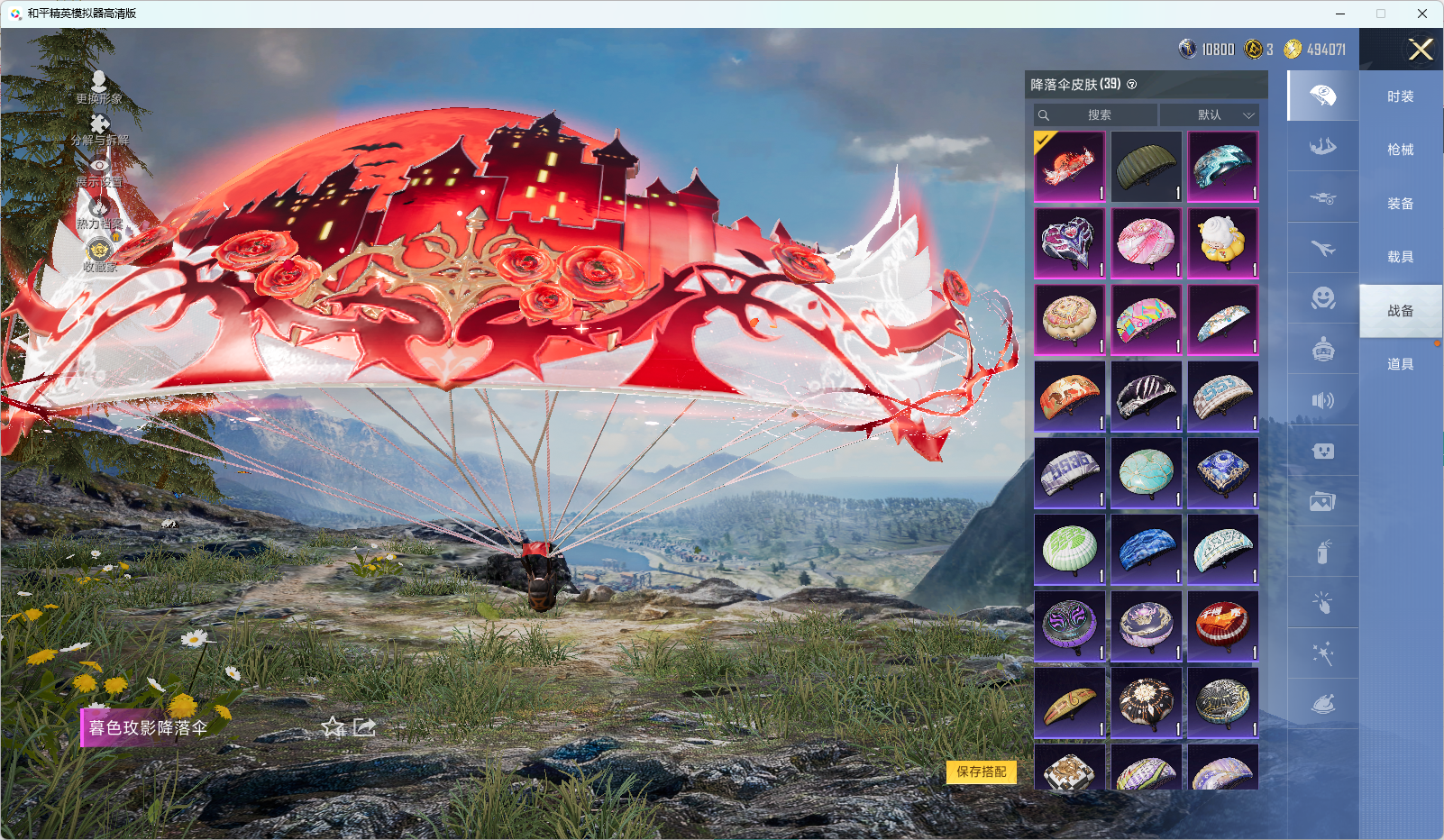This screenshot has height=840, width=1444.
Task: Open the 道具 tab
Action: click(x=1400, y=364)
